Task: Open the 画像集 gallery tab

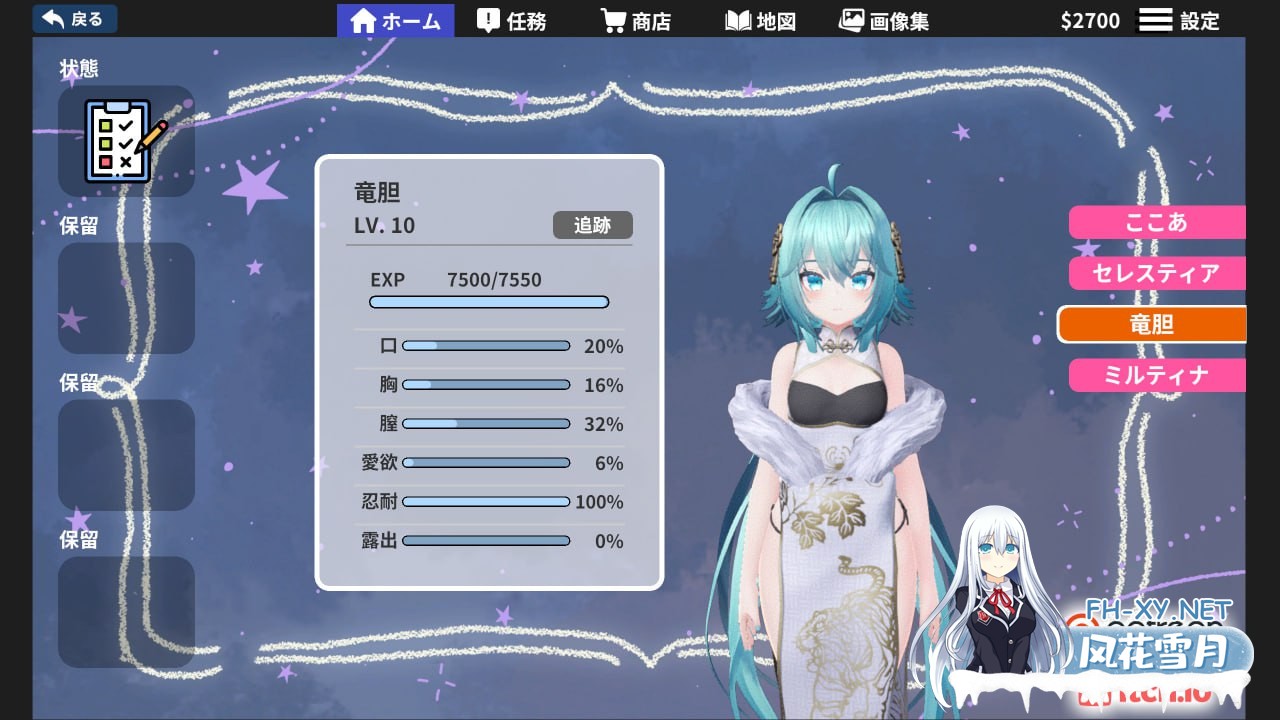Action: pos(884,21)
